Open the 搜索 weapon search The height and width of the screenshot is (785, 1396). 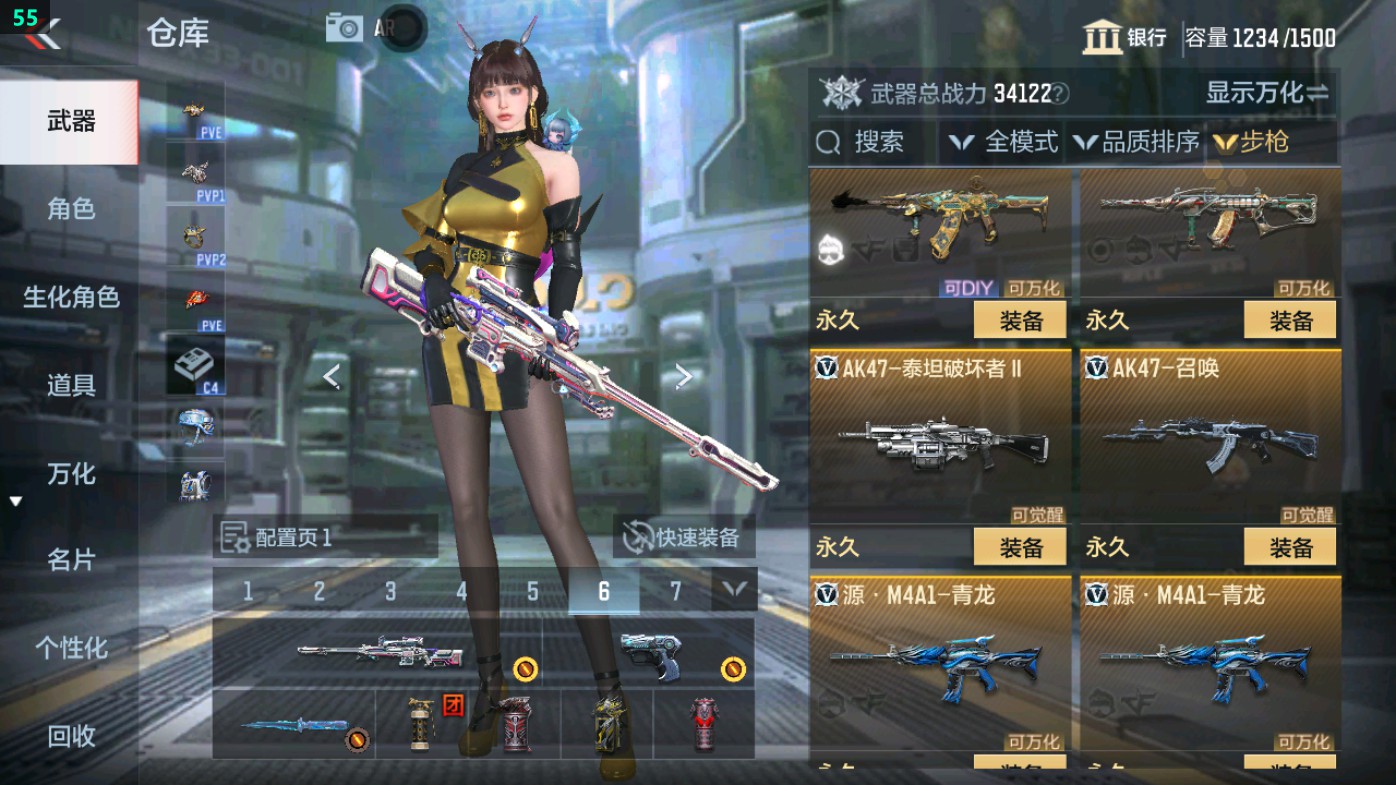pyautogui.click(x=865, y=142)
